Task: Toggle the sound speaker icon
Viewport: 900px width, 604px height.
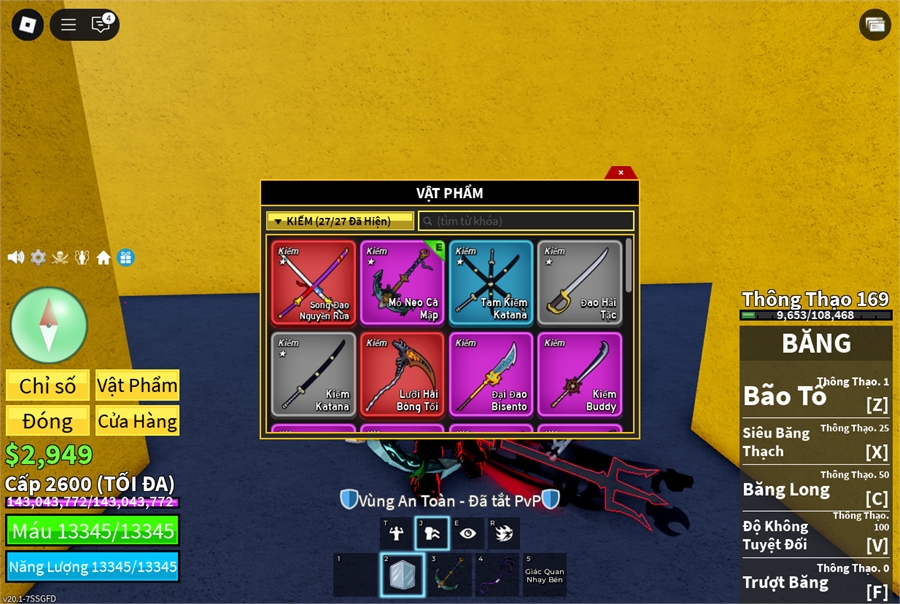Action: point(16,258)
